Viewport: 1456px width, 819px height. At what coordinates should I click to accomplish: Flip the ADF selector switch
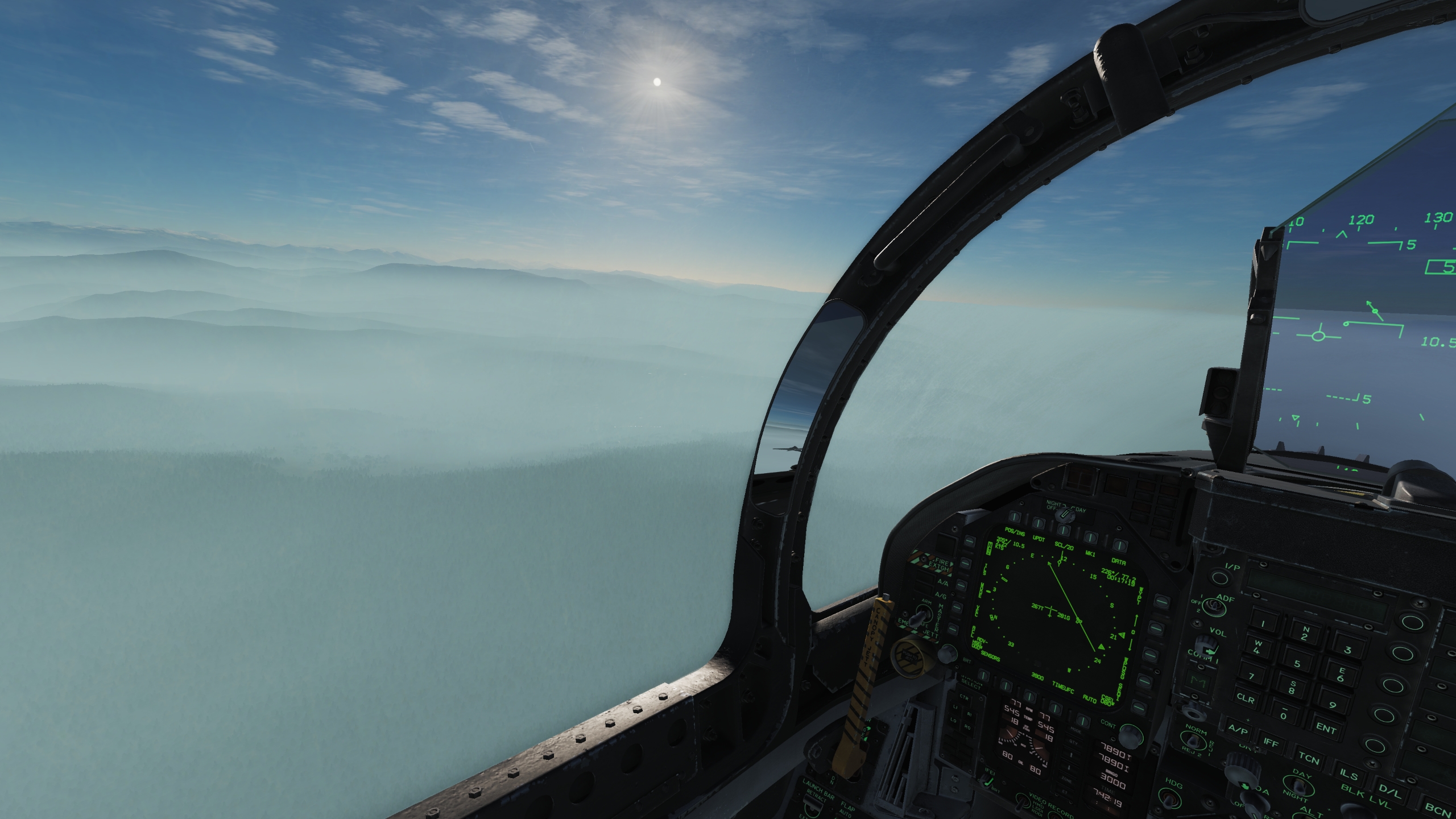(x=1213, y=608)
